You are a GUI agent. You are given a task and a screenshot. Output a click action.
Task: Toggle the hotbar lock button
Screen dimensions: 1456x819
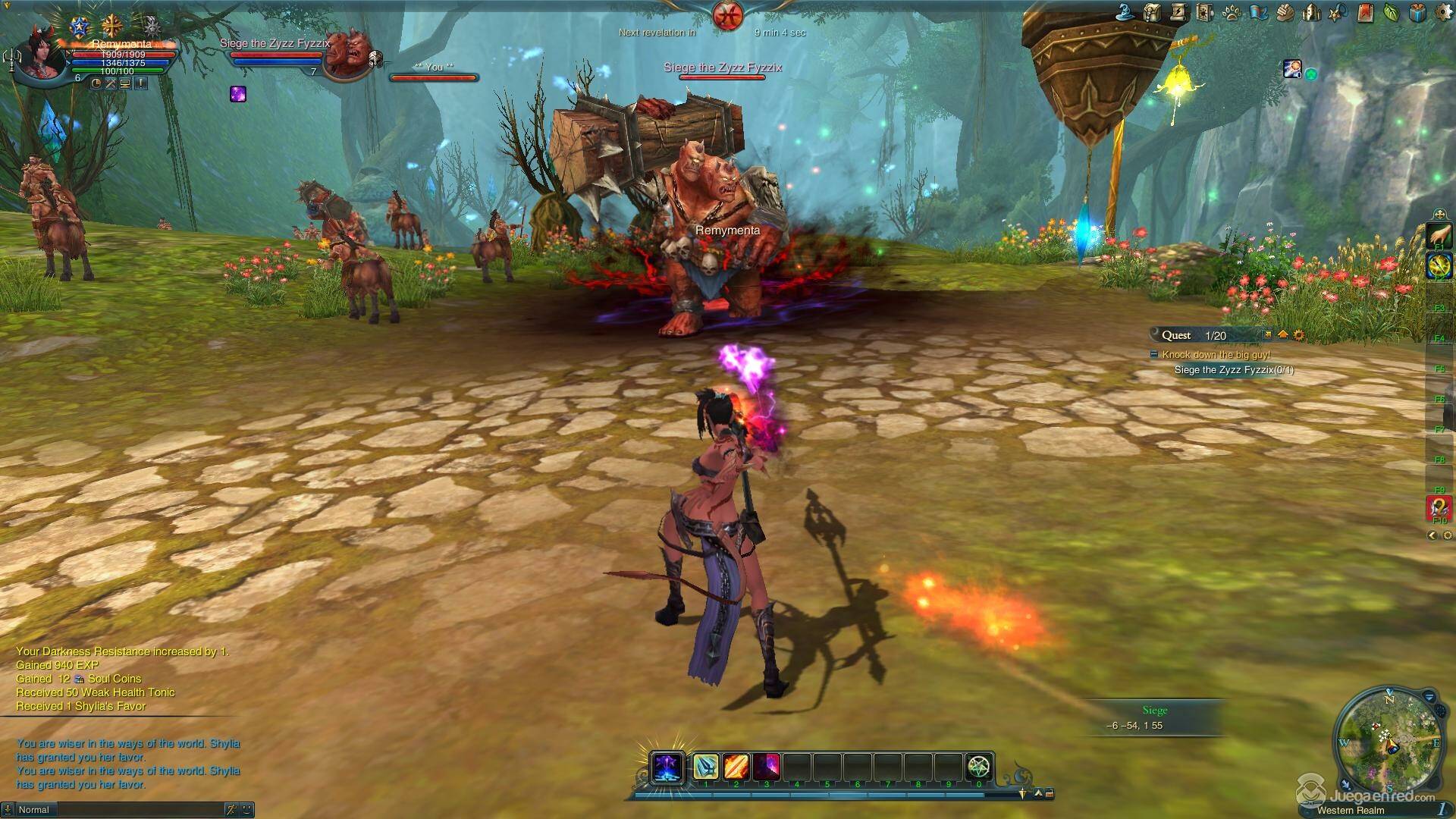tap(1050, 794)
